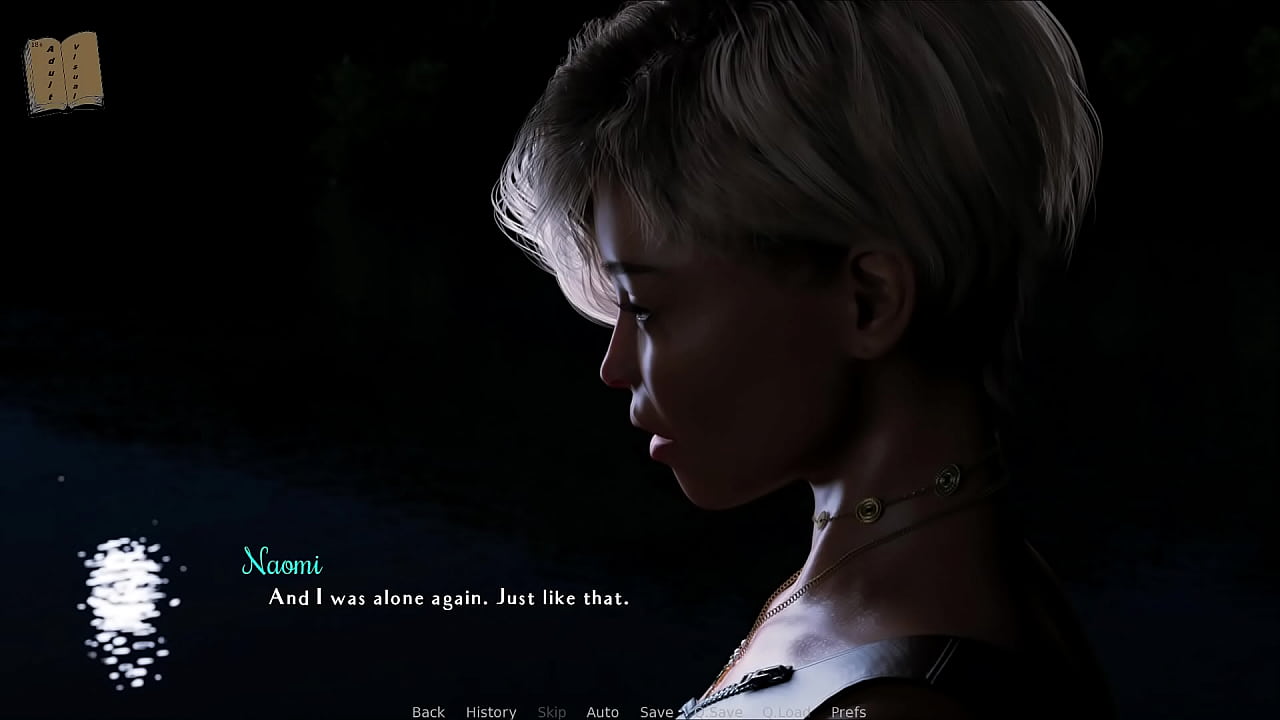
Task: Toggle Auto advance mode
Action: tap(602, 712)
